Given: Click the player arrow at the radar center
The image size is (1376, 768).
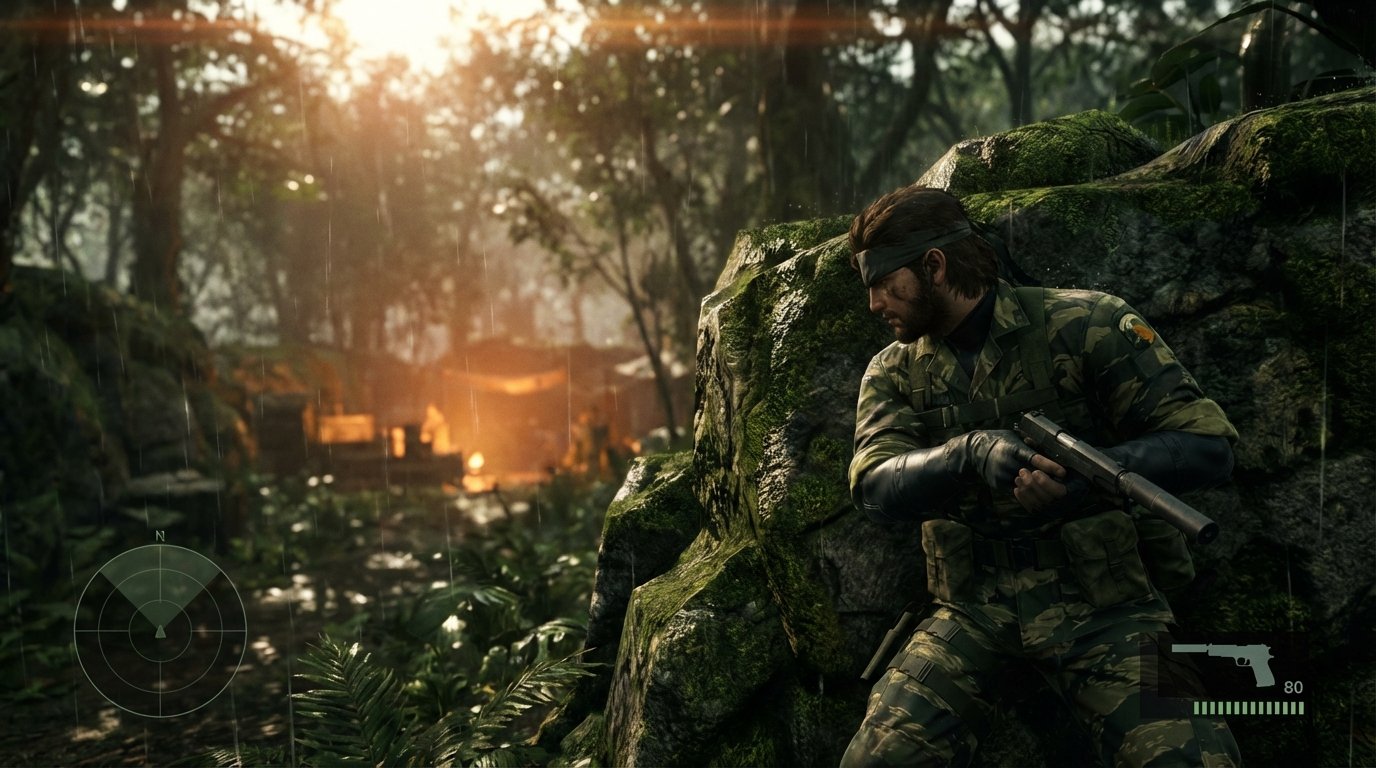Looking at the screenshot, I should pyautogui.click(x=160, y=632).
